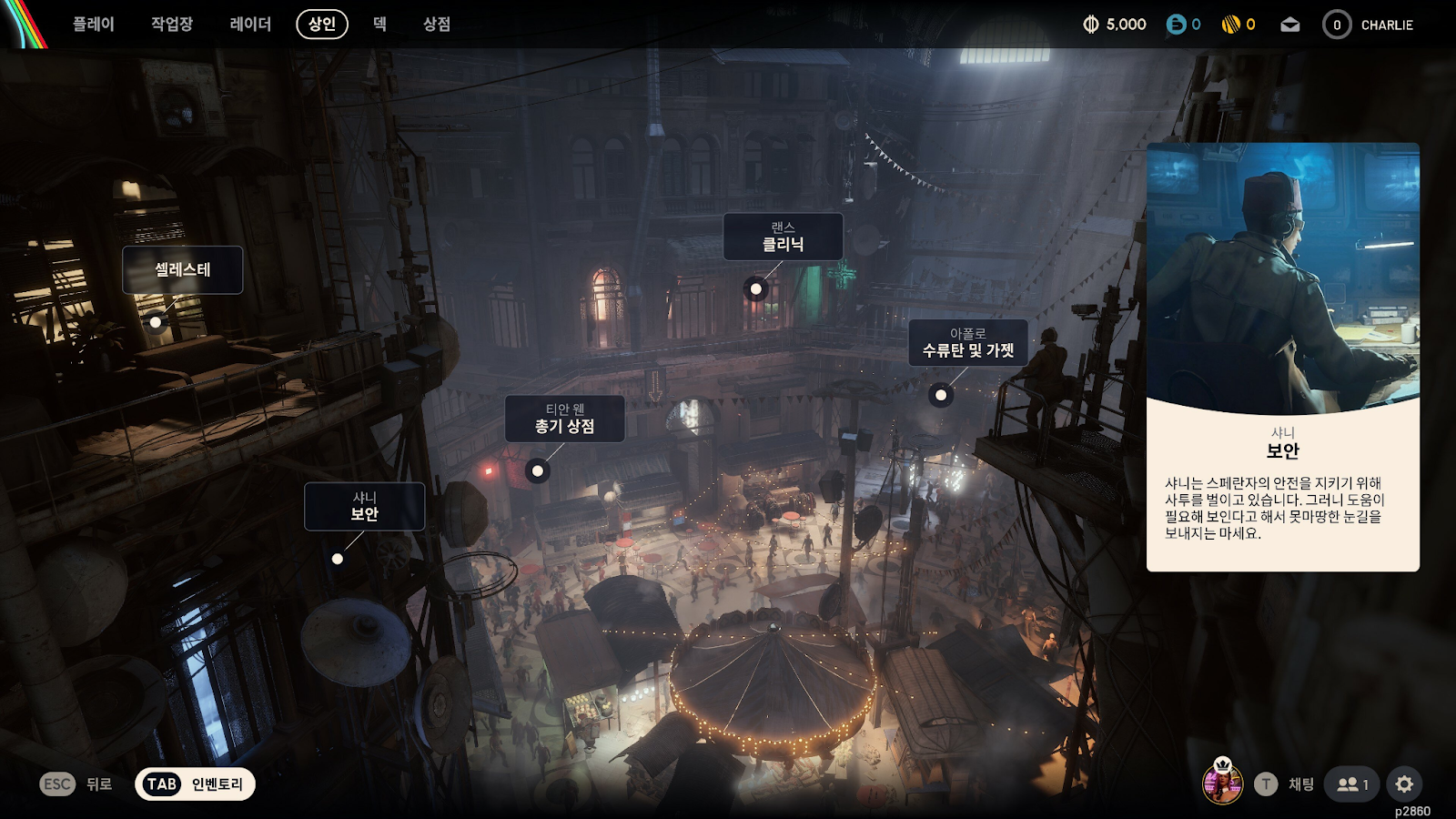
Task: Go to the 레이더 tab
Action: click(250, 25)
